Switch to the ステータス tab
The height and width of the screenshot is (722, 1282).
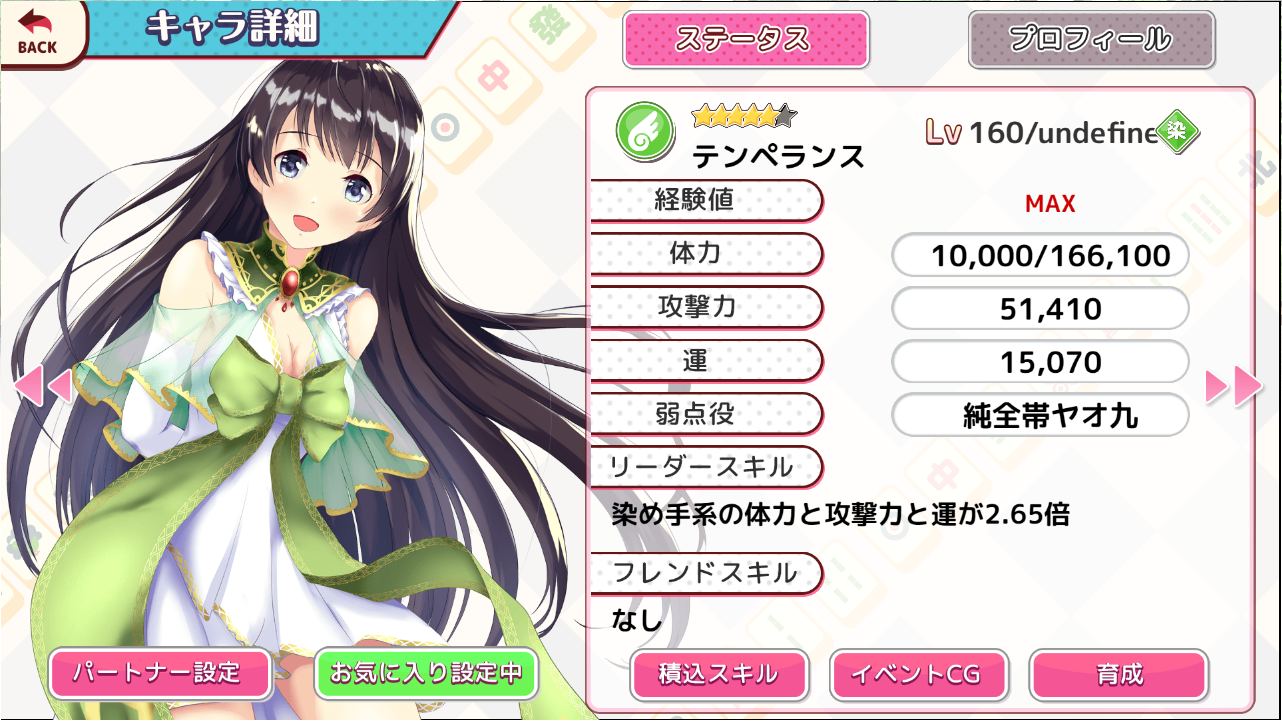(745, 40)
